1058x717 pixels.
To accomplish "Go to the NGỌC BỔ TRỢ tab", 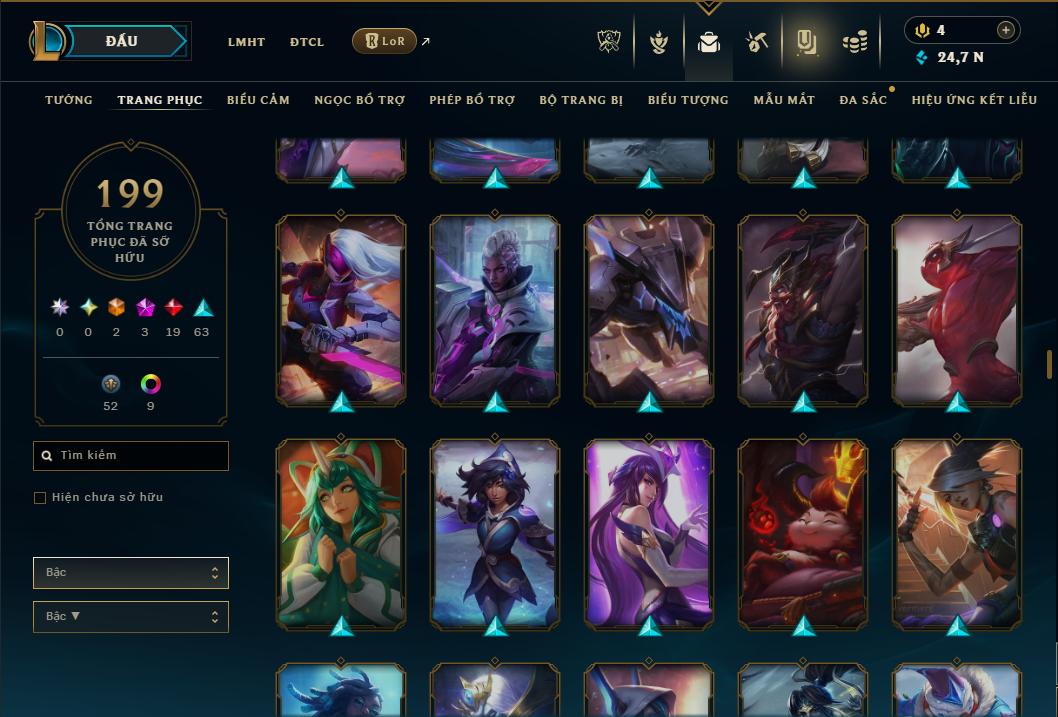I will point(359,100).
